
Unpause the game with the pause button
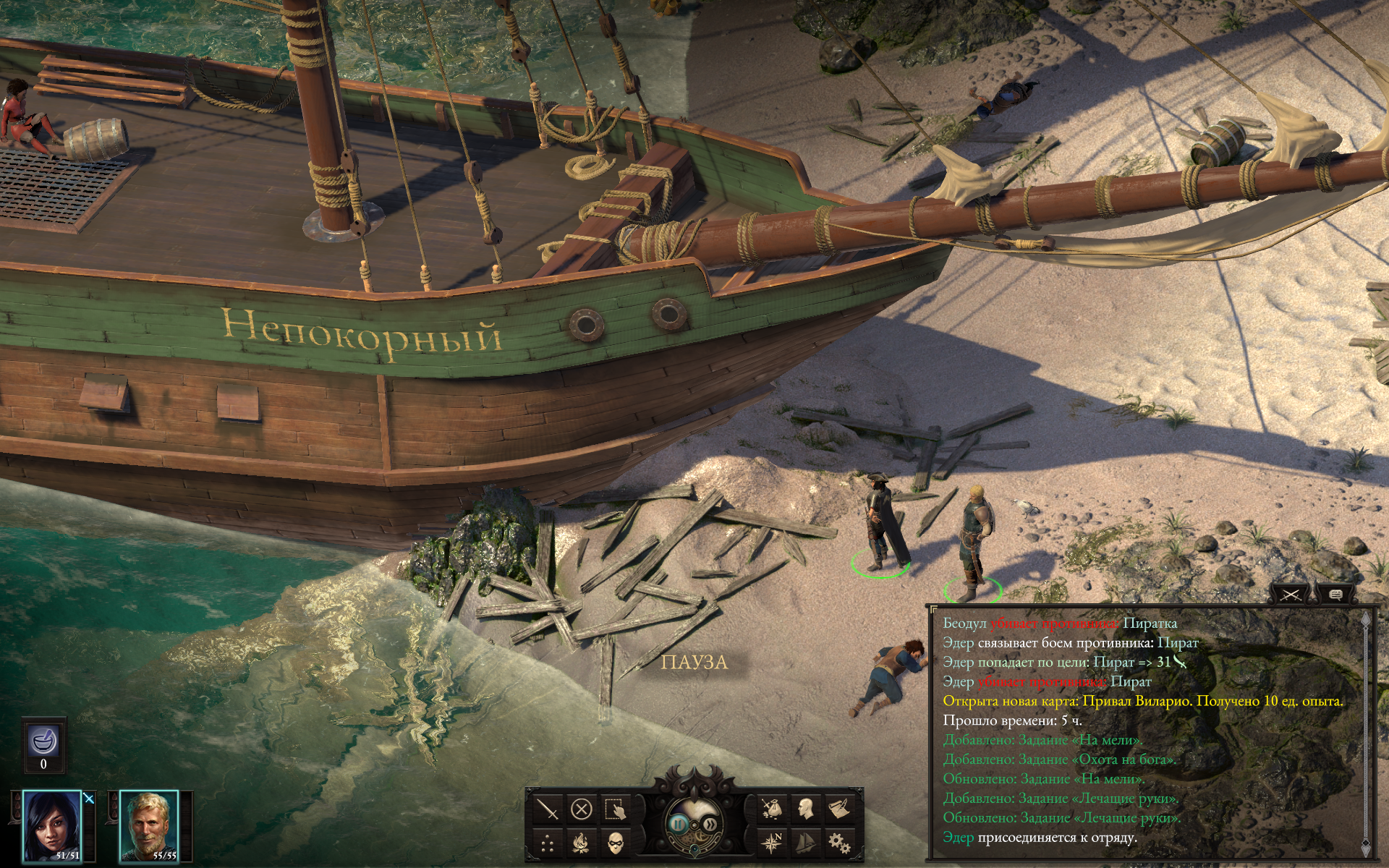point(679,824)
